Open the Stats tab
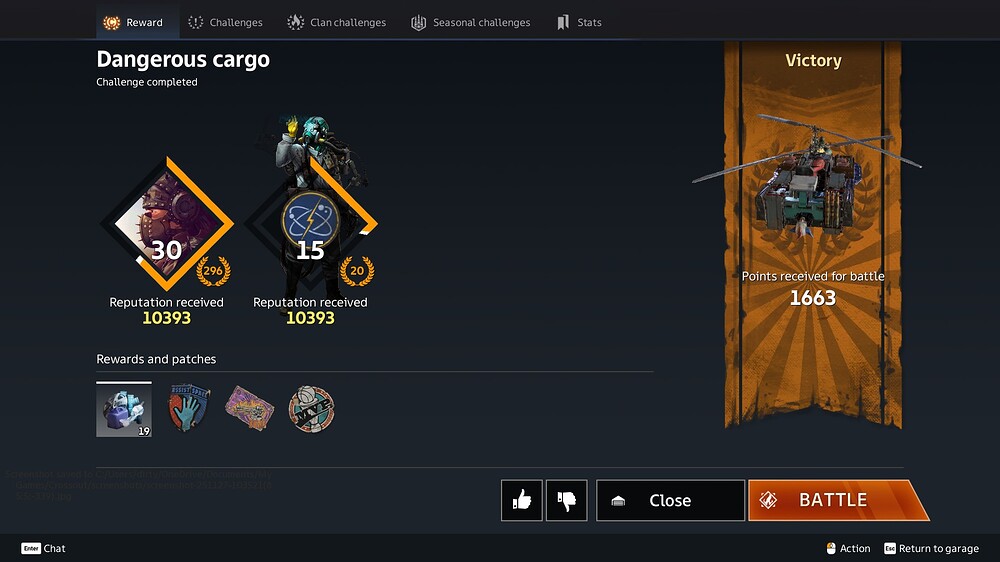 580,22
